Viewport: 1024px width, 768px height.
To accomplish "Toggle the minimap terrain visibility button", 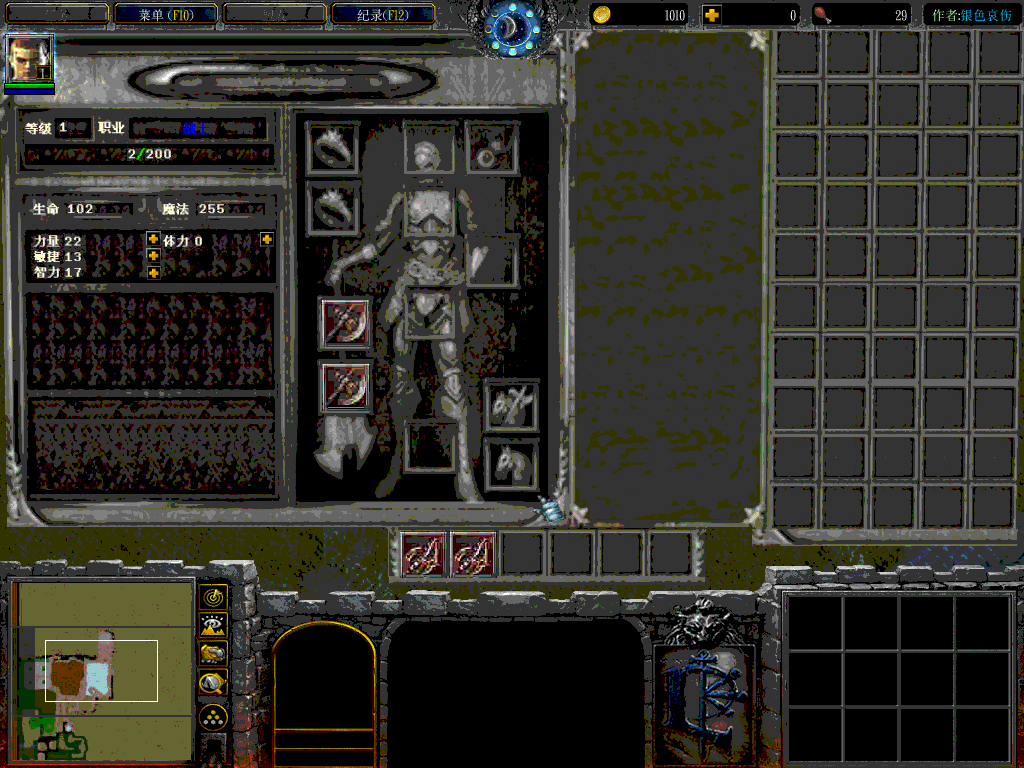I will point(213,626).
